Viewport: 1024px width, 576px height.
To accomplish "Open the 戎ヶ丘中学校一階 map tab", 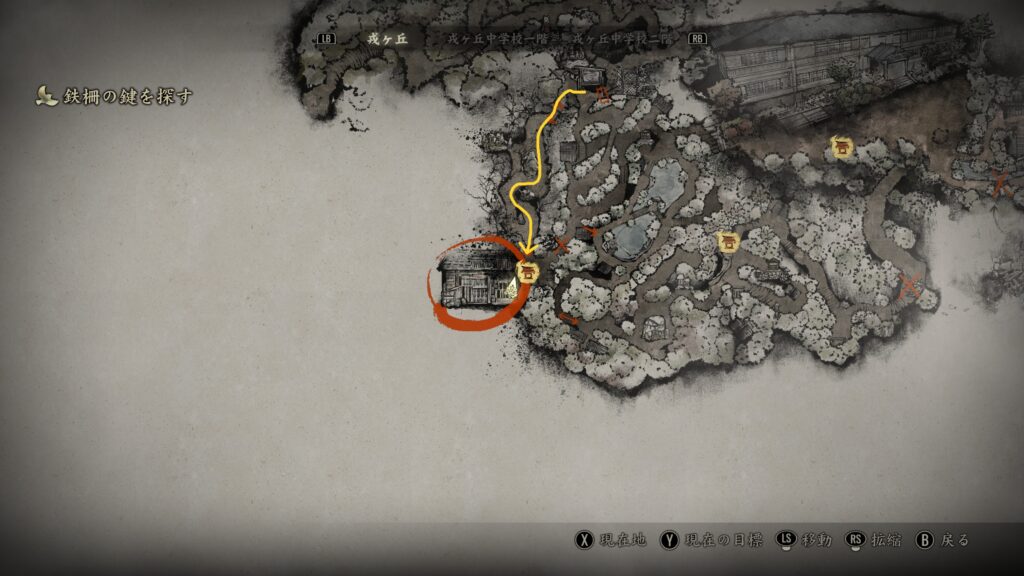I will tap(505, 39).
